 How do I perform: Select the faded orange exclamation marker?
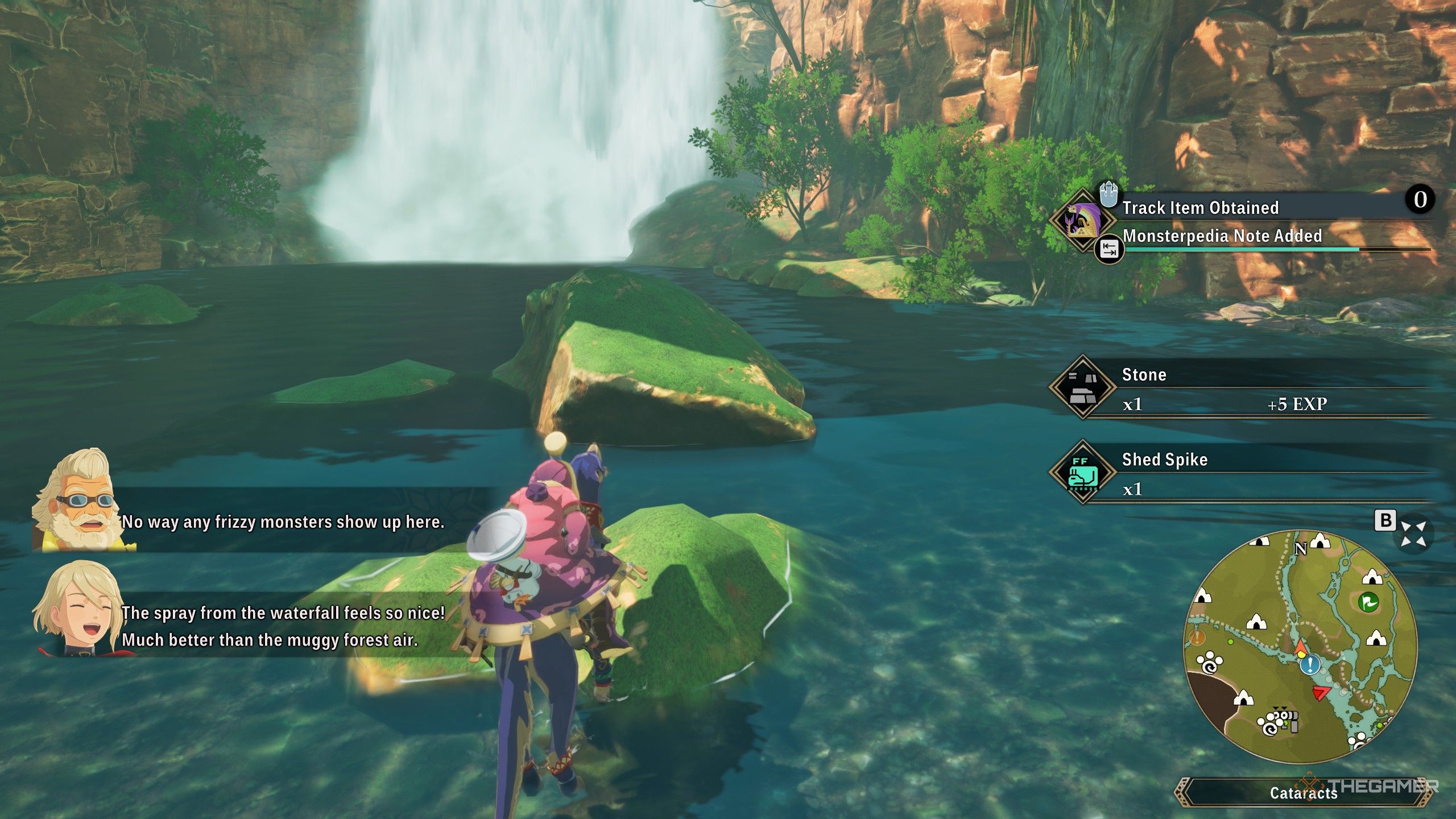(x=1197, y=638)
